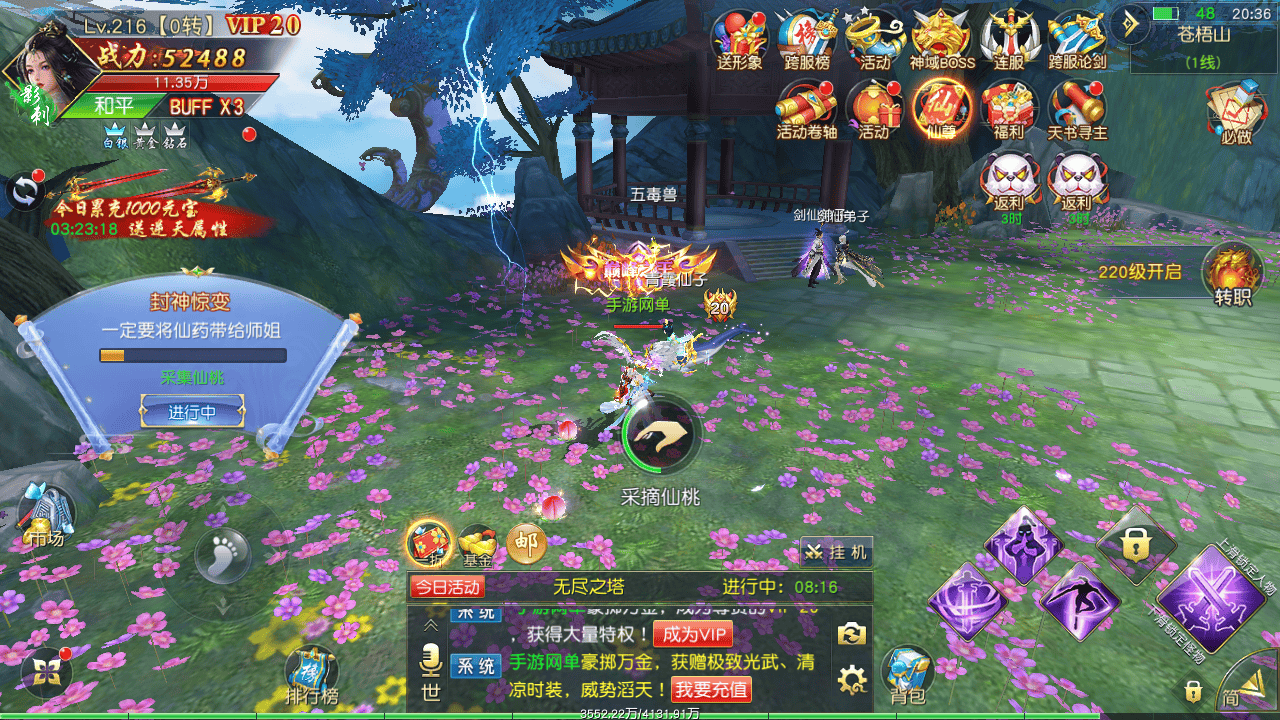Open the 活动卷轴 scroll event

tap(806, 106)
